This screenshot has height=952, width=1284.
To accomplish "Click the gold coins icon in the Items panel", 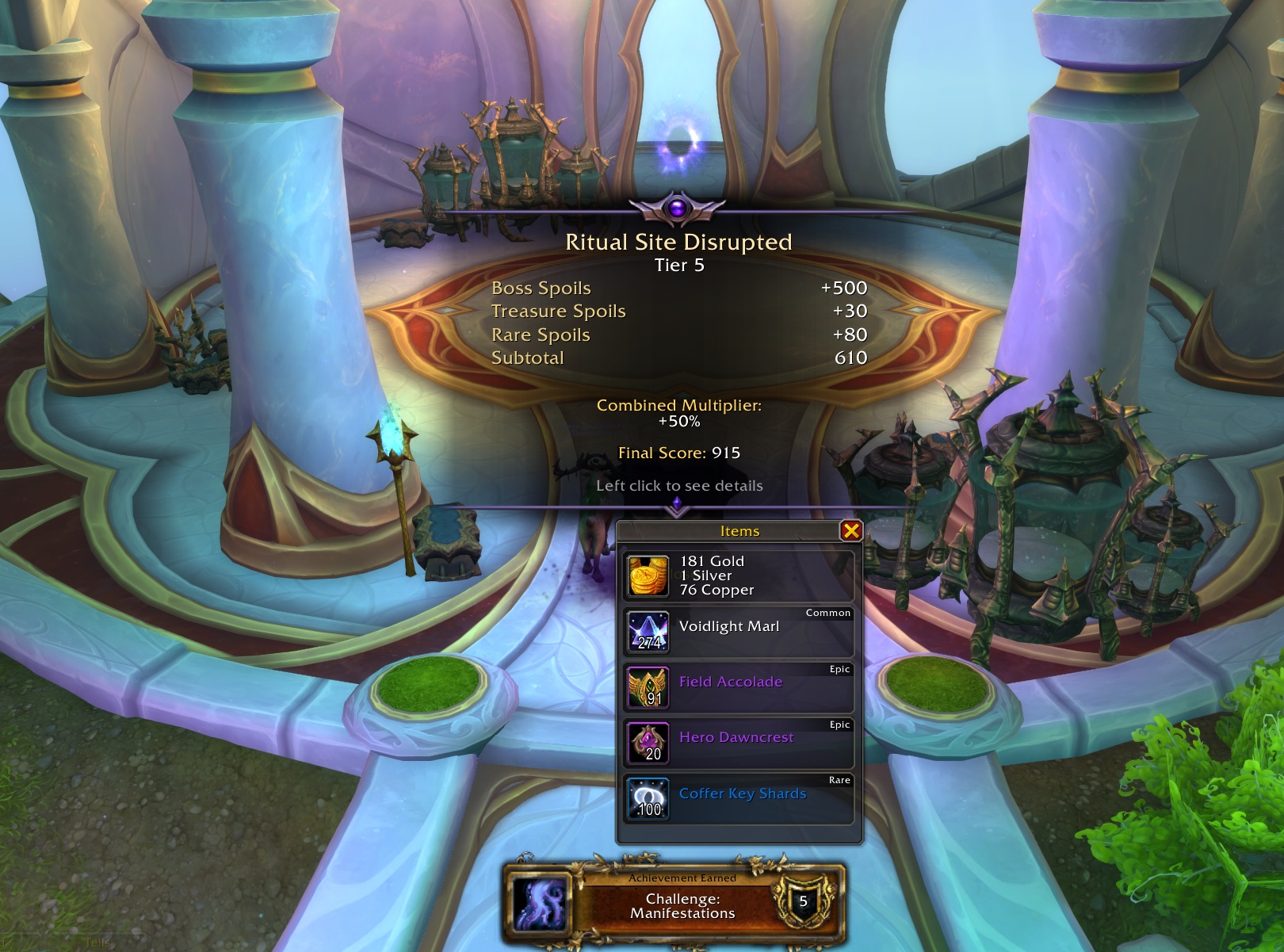I will click(x=648, y=575).
